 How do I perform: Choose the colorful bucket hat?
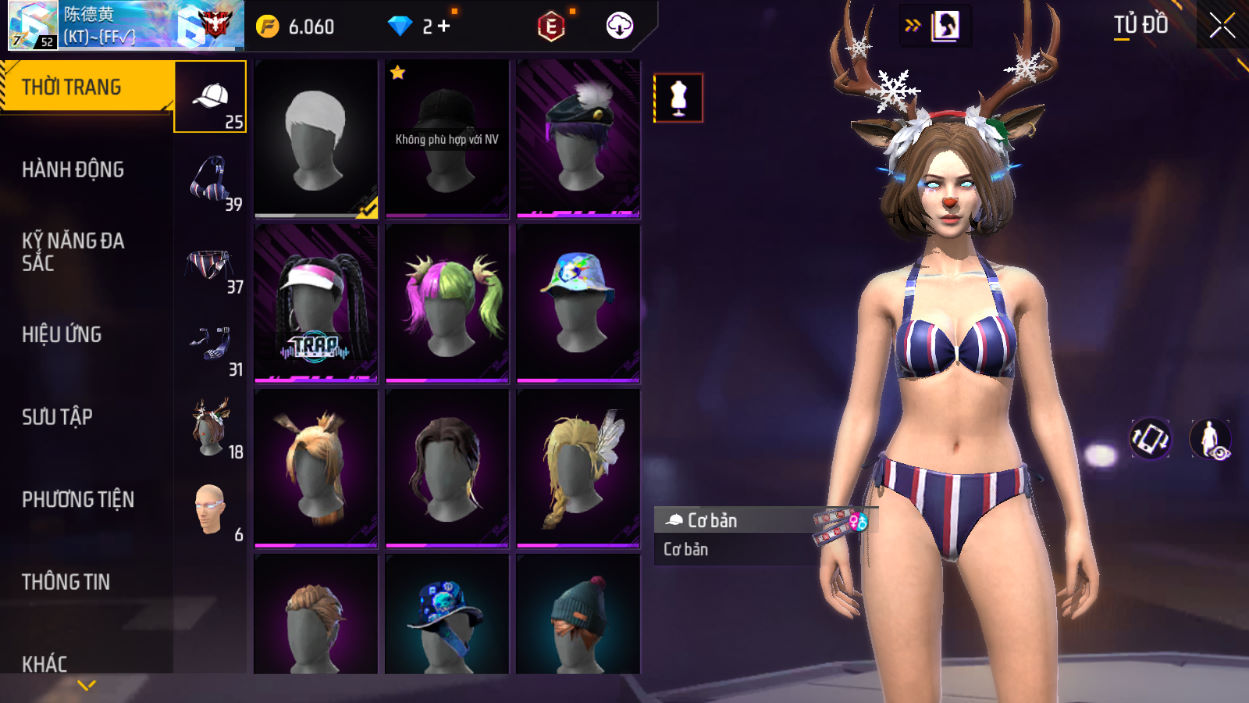578,302
